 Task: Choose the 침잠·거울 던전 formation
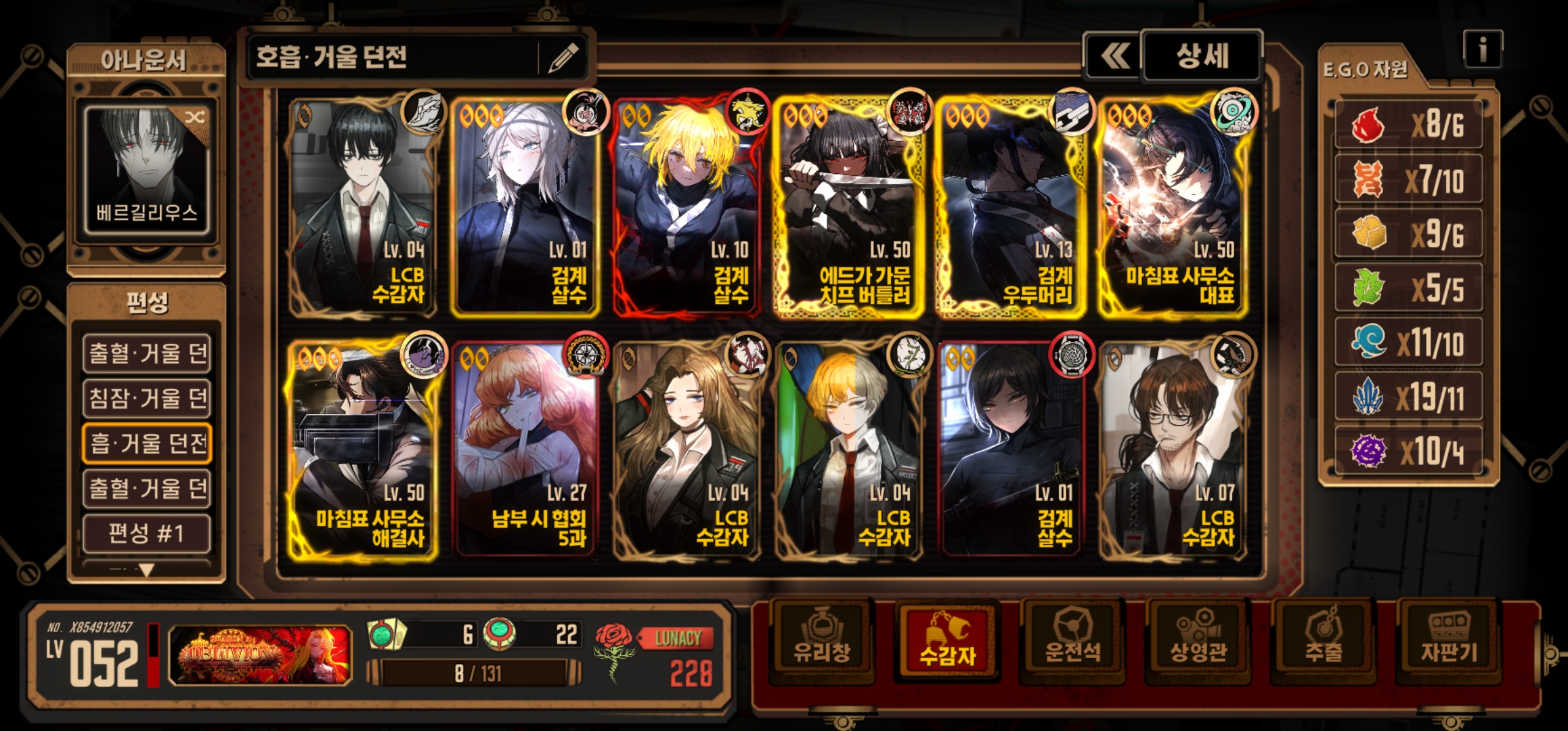[147, 398]
